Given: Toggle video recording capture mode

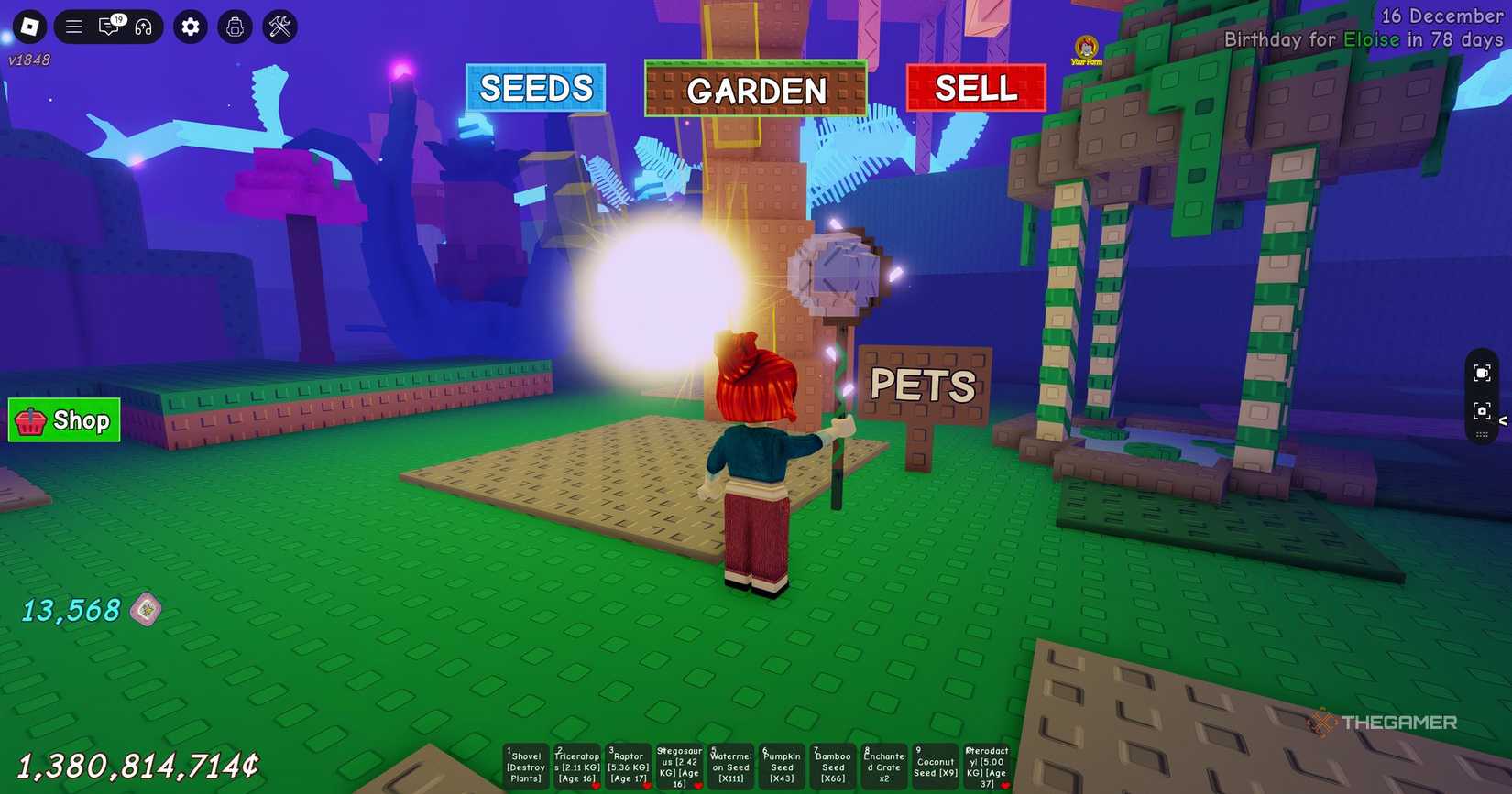Looking at the screenshot, I should (x=1484, y=373).
